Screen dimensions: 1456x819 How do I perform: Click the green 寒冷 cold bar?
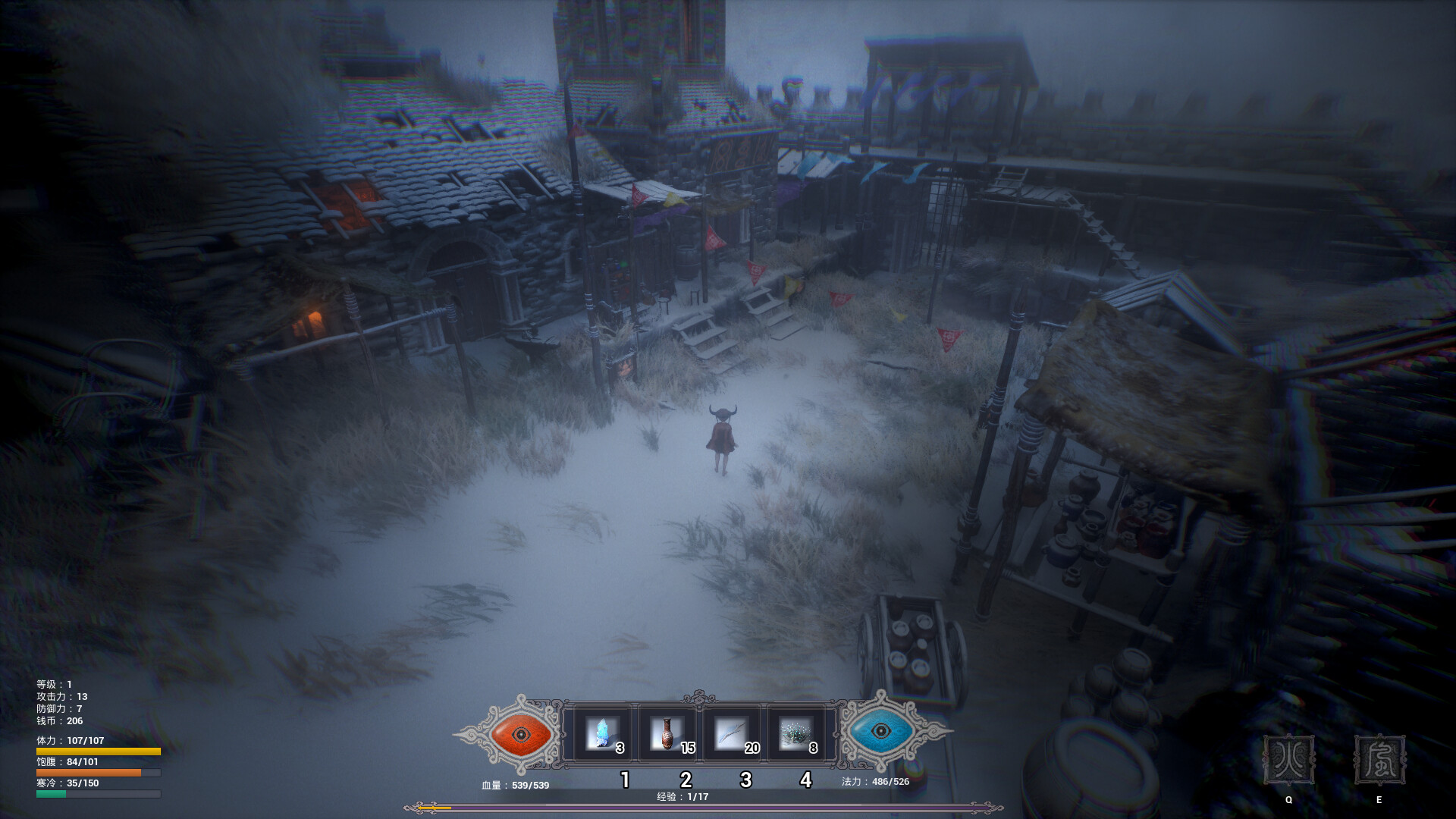[99, 795]
